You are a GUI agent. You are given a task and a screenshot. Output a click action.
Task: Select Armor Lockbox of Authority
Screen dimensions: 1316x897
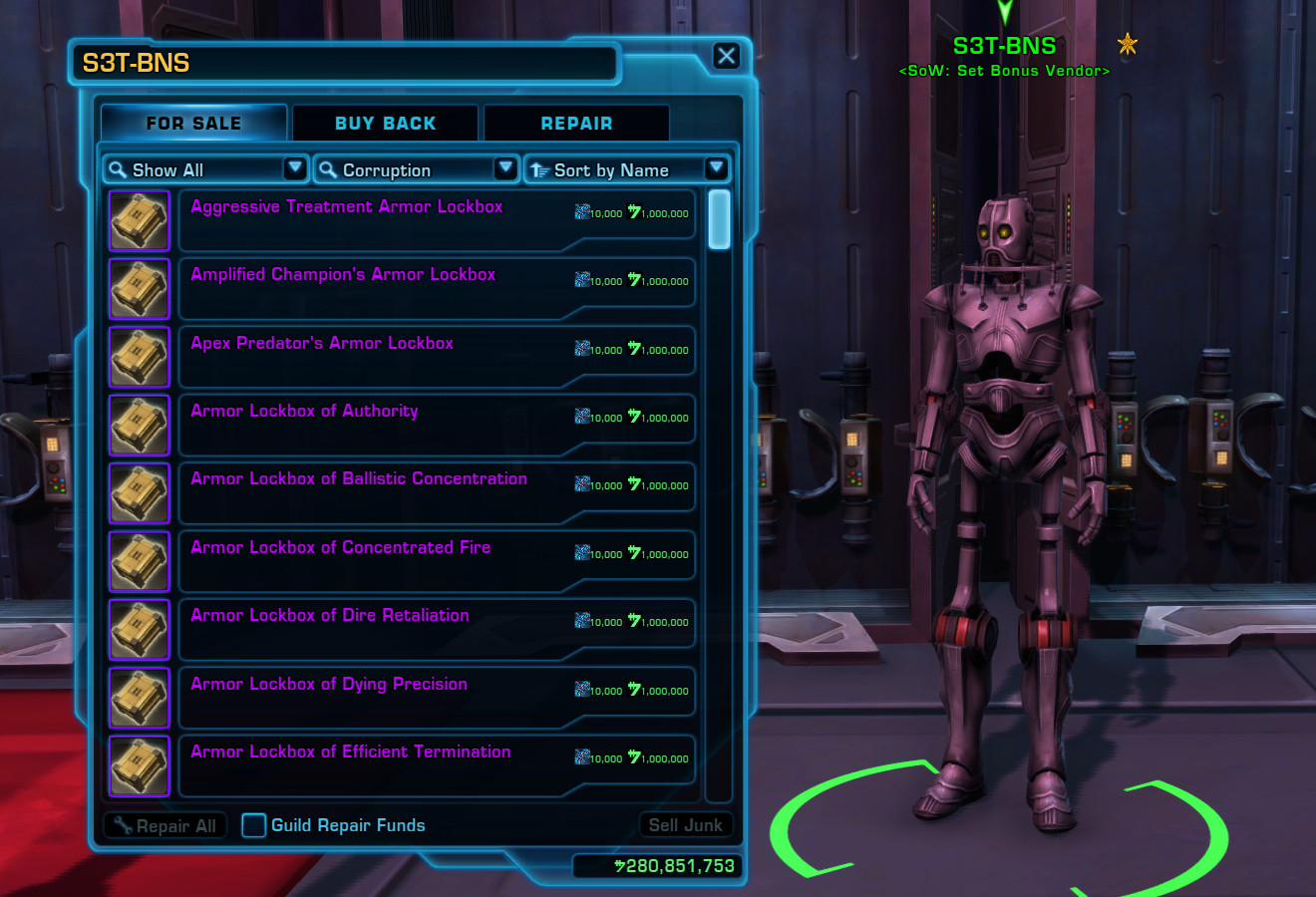(x=304, y=412)
